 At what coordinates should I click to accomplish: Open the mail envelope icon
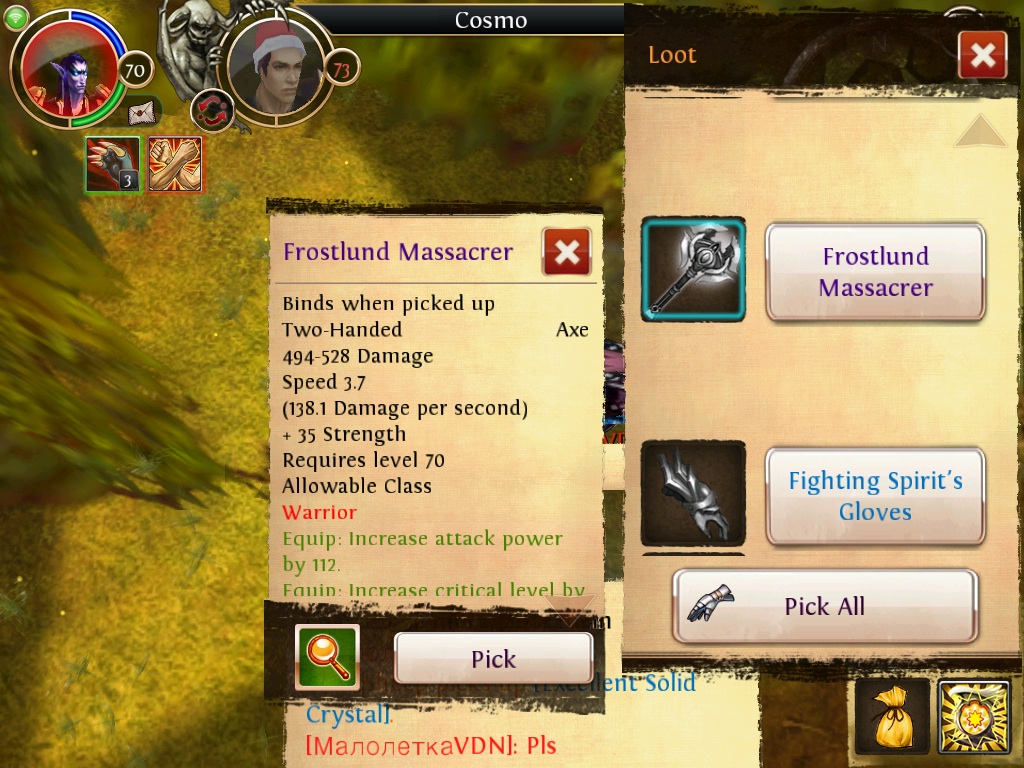pyautogui.click(x=144, y=112)
